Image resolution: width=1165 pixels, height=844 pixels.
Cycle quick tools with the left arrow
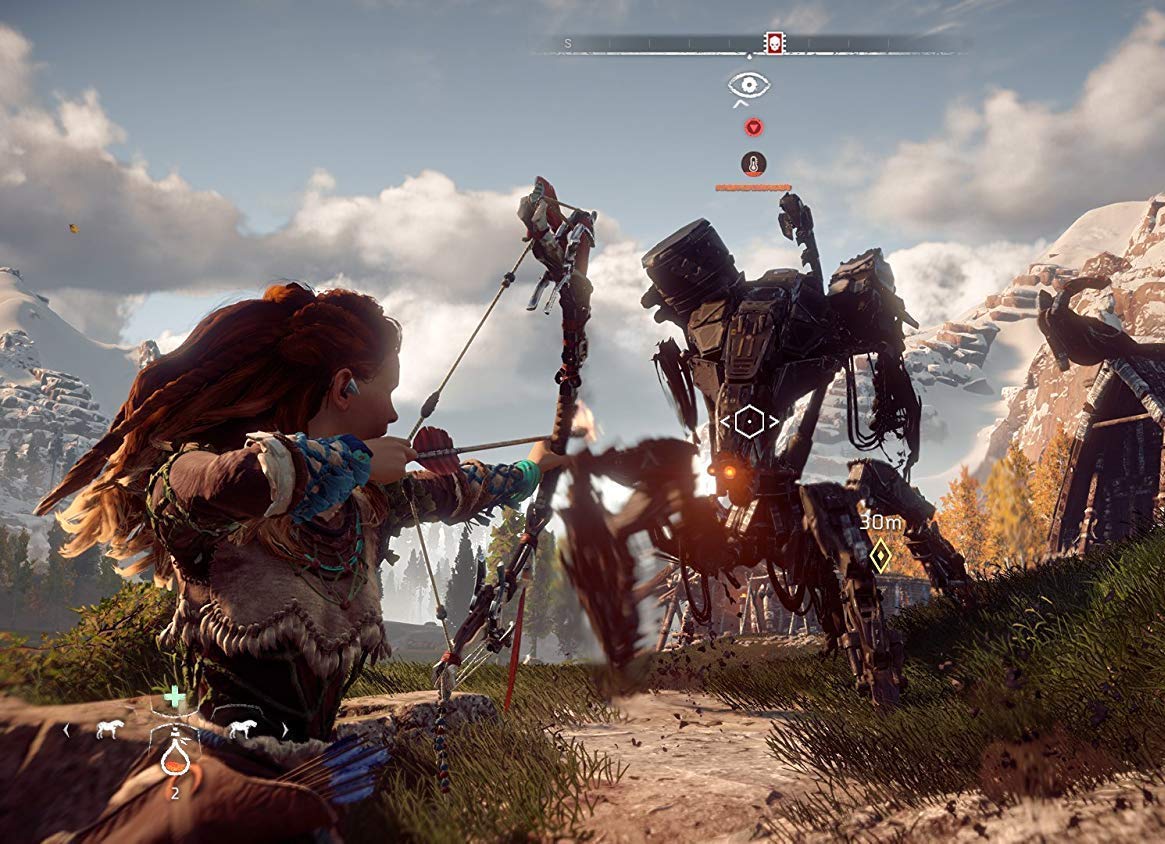pos(67,730)
